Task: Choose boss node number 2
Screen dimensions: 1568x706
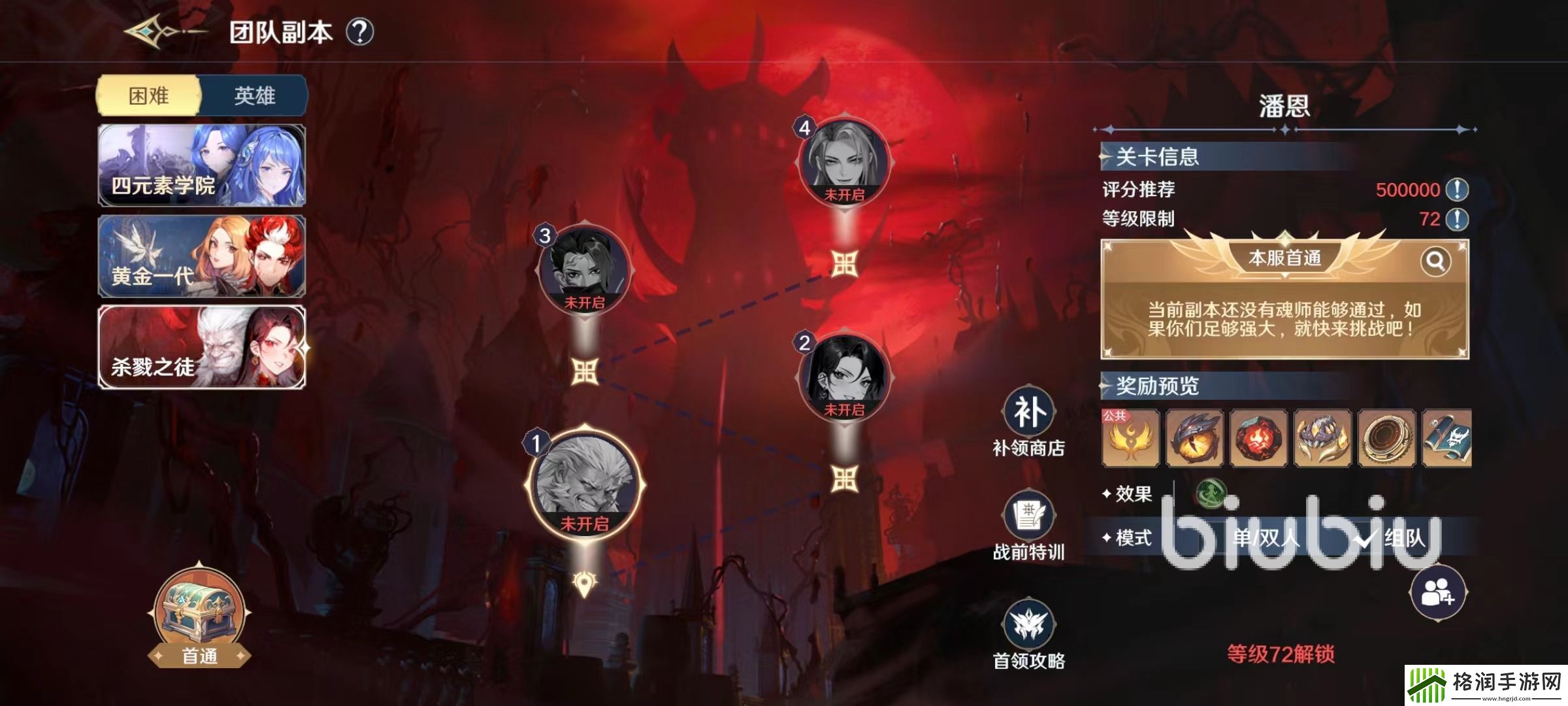Action: coord(844,377)
